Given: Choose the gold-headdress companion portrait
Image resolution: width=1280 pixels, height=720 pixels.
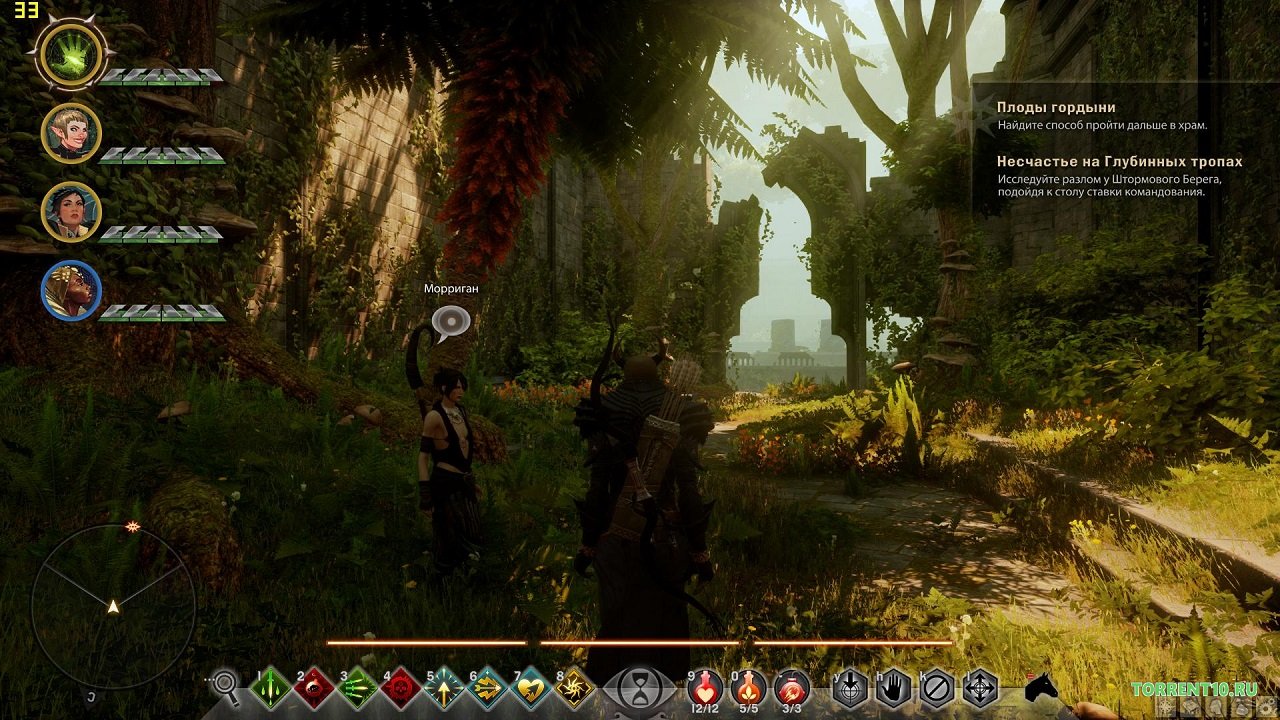Looking at the screenshot, I should (x=71, y=290).
